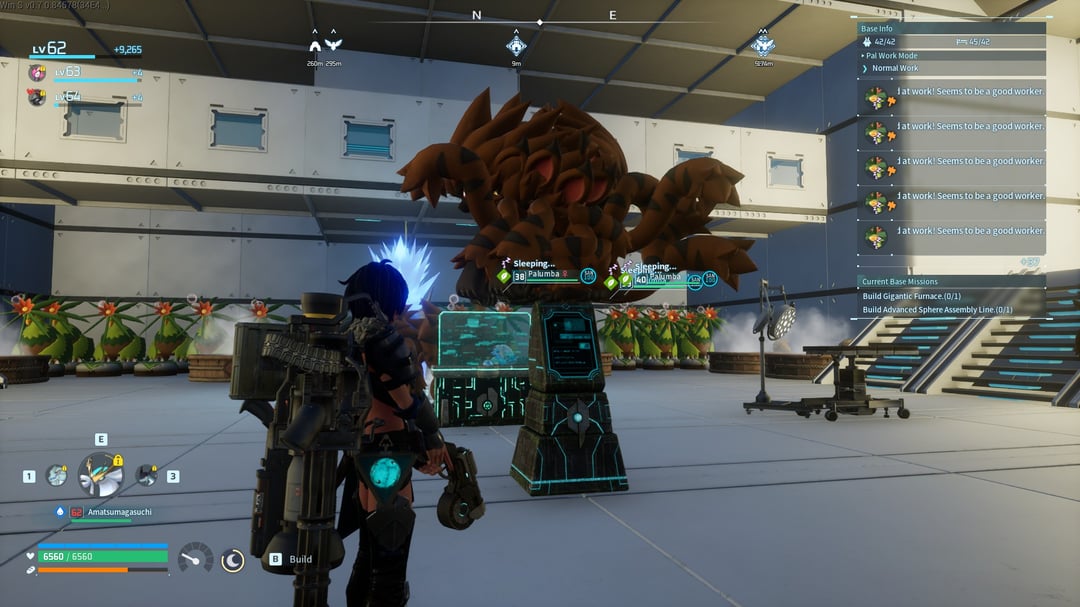Expand the +37 more base log entries
This screenshot has height=607, width=1080.
click(x=1028, y=262)
